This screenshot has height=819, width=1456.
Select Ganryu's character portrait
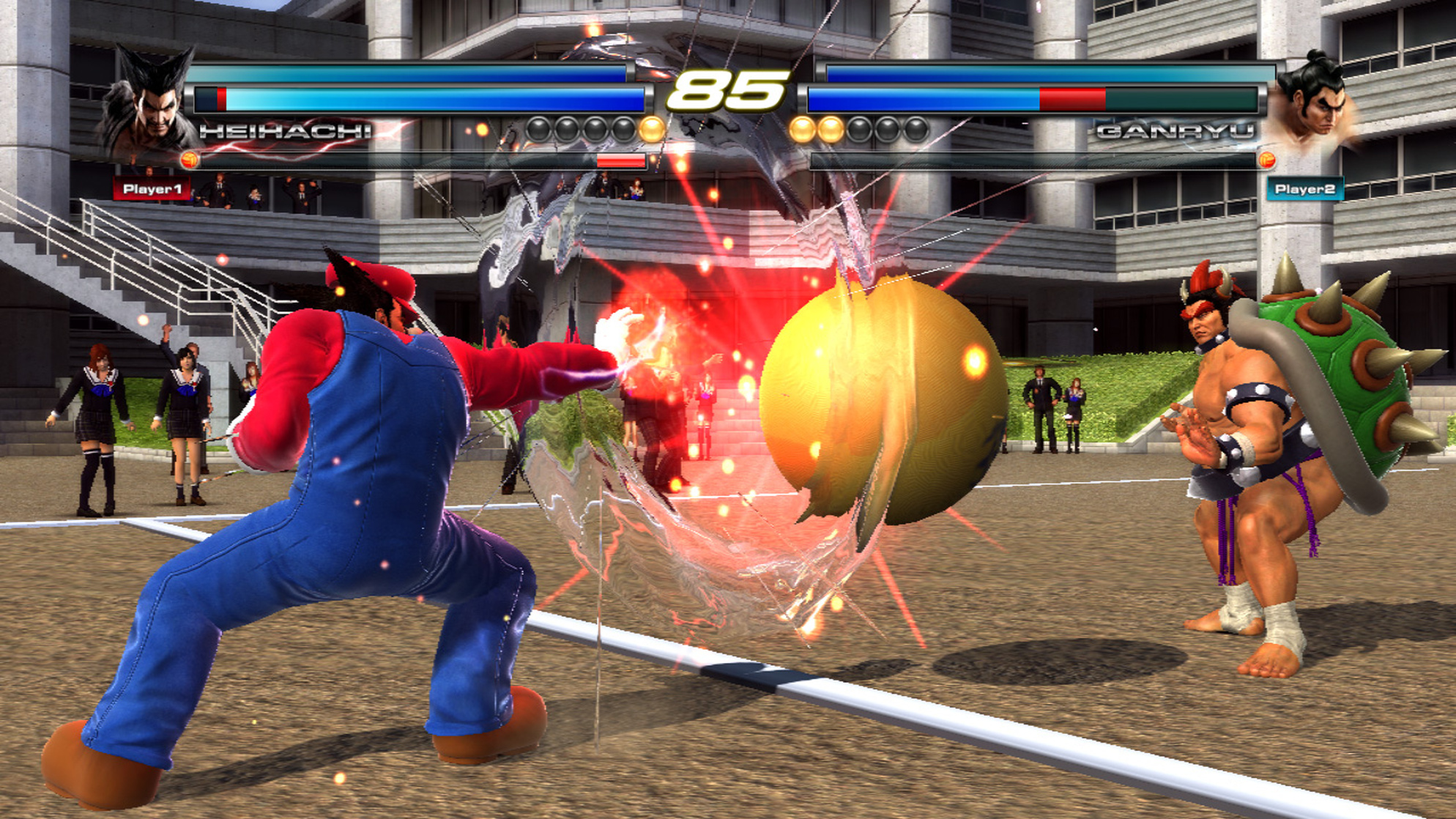tap(1313, 103)
